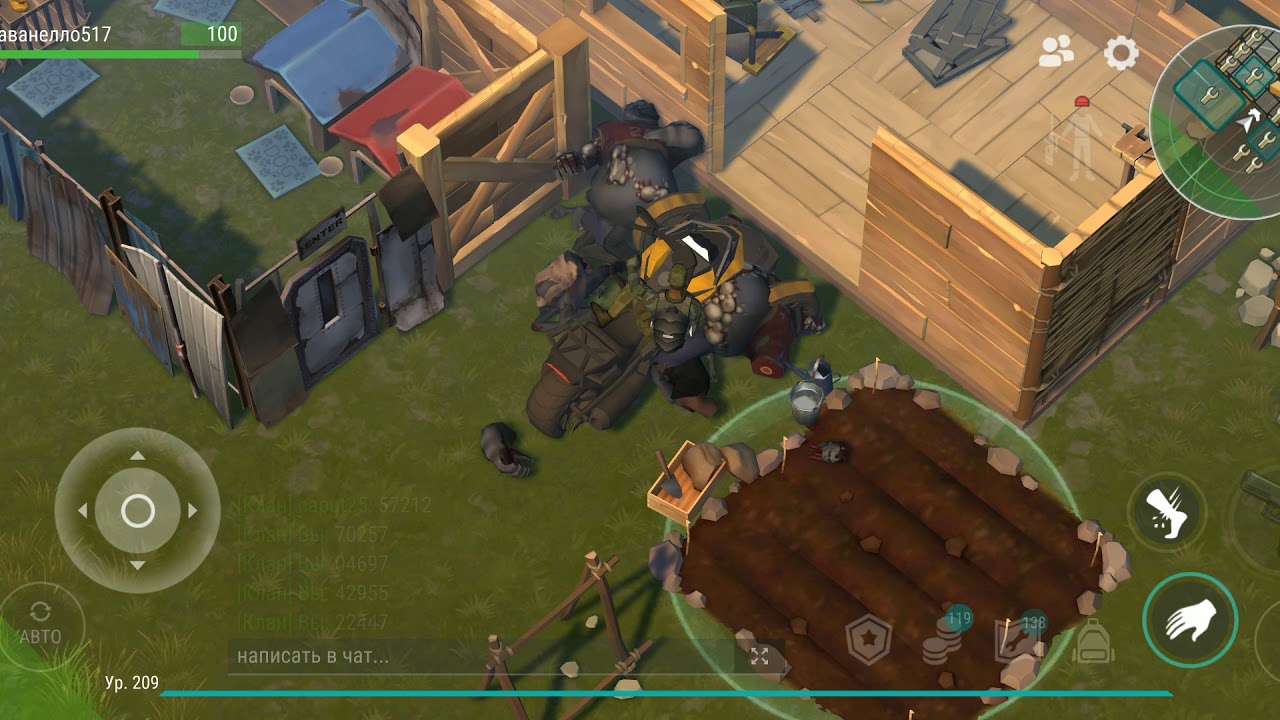Open the backpack inventory

click(1093, 641)
